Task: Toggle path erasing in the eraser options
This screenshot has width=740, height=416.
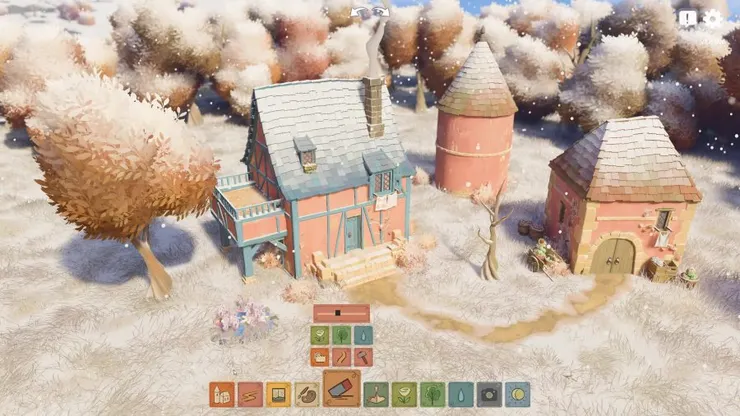Action: (342, 356)
